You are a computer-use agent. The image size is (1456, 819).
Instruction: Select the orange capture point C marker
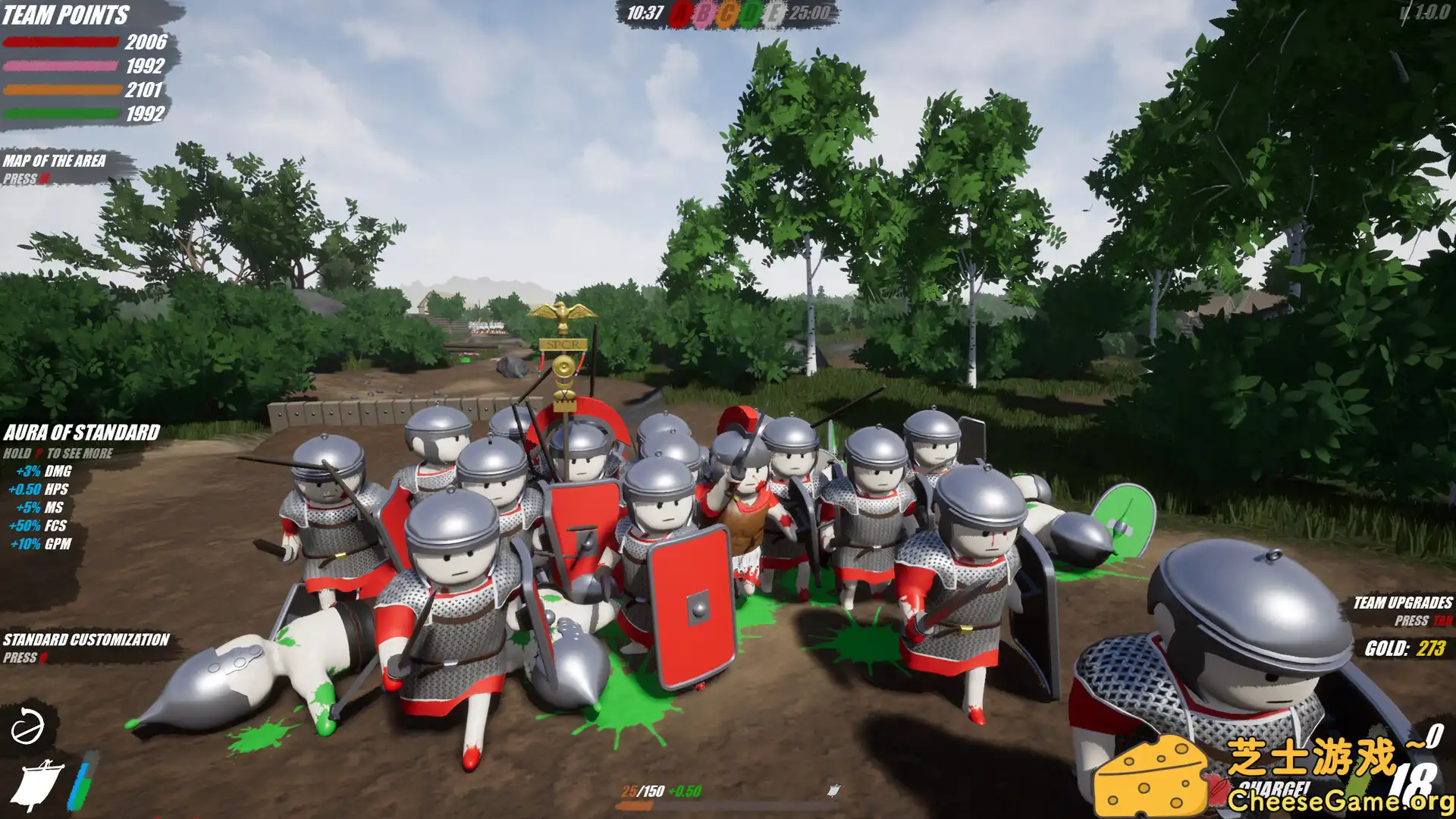[728, 13]
